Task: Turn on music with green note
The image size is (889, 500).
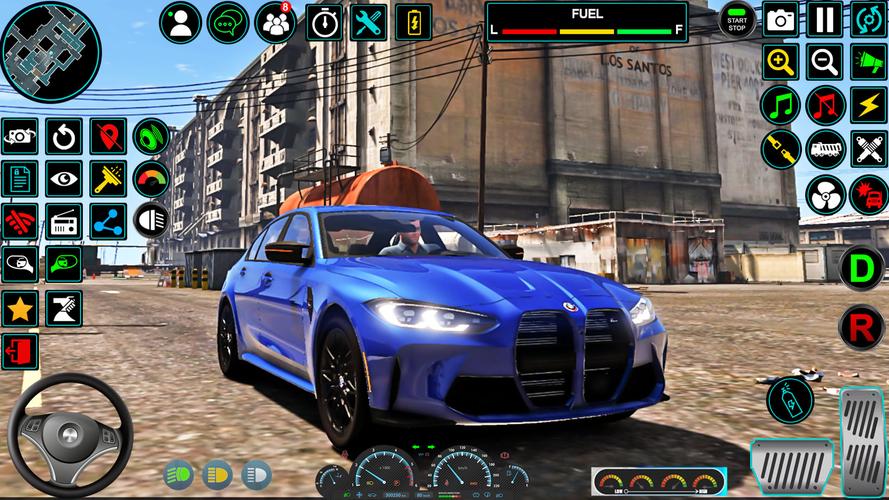Action: 780,105
